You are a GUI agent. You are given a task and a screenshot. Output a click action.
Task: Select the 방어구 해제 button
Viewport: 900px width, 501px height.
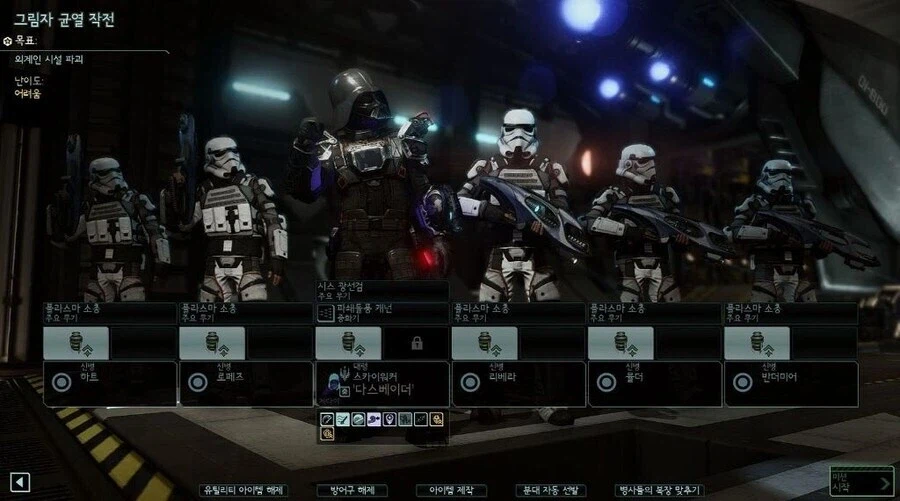coord(351,490)
